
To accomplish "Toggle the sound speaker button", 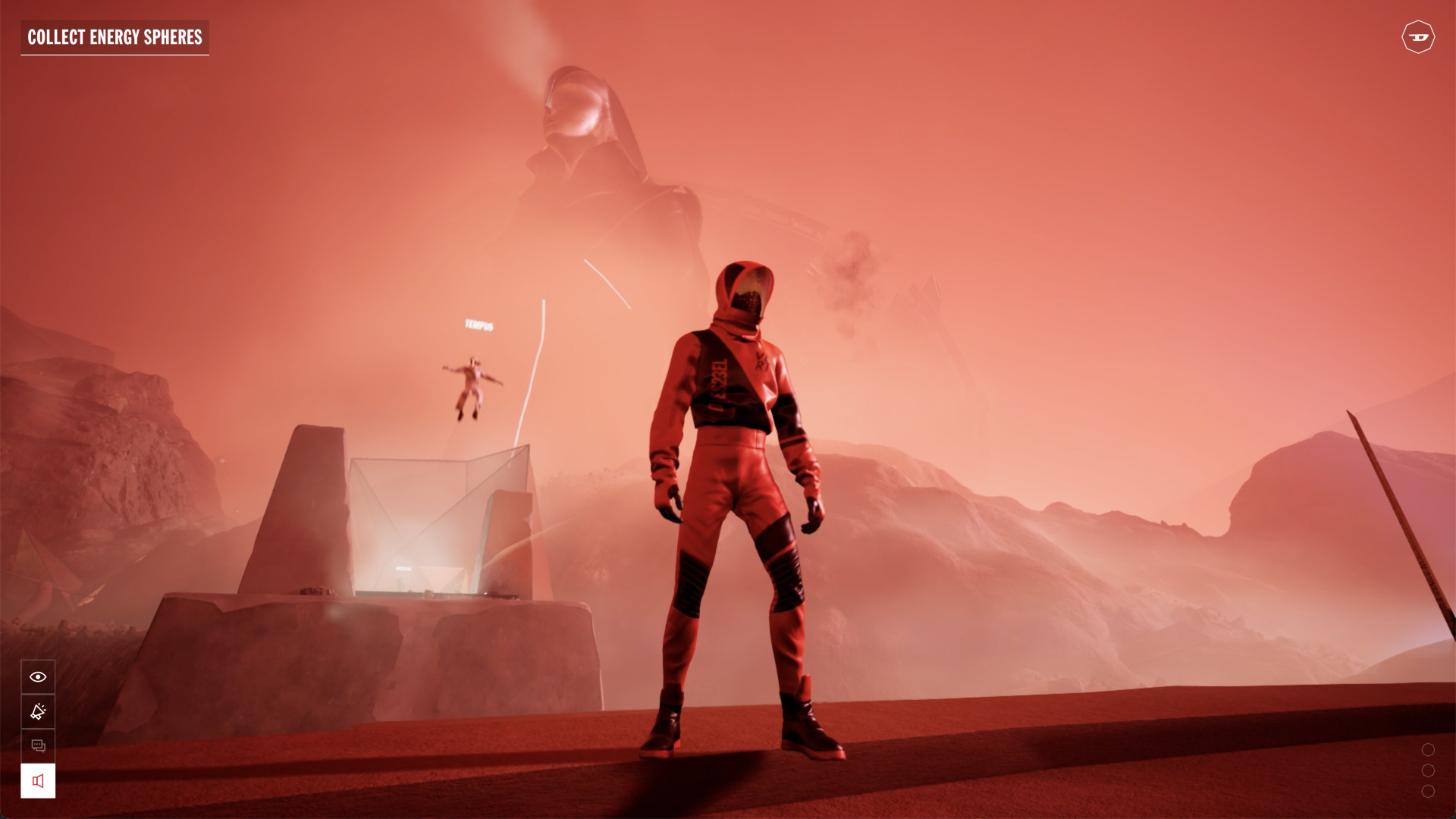I will pos(38,781).
